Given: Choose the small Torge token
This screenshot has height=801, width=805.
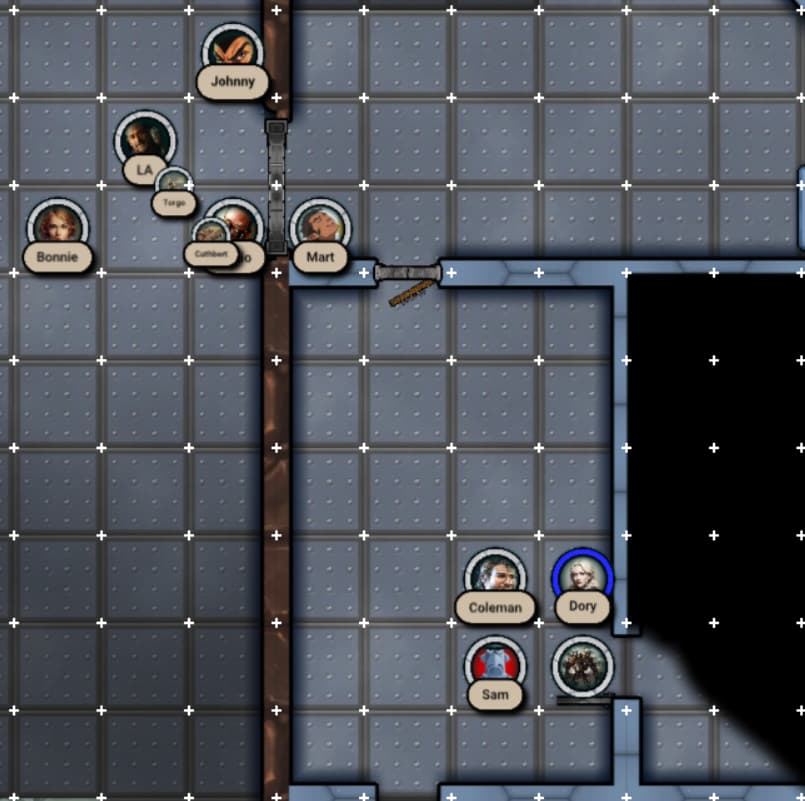Looking at the screenshot, I should (x=174, y=183).
